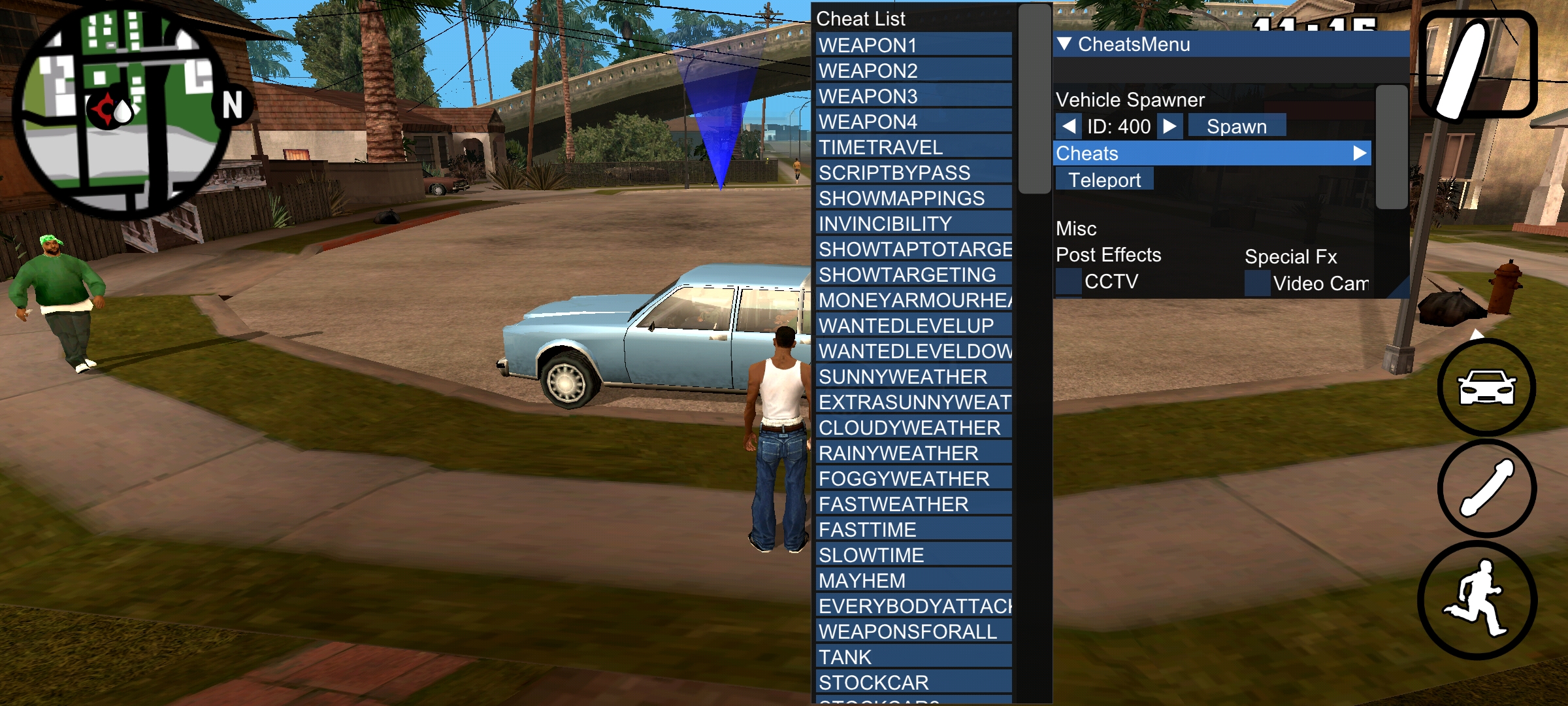Activate the SLOWTIME cheat

tap(913, 555)
